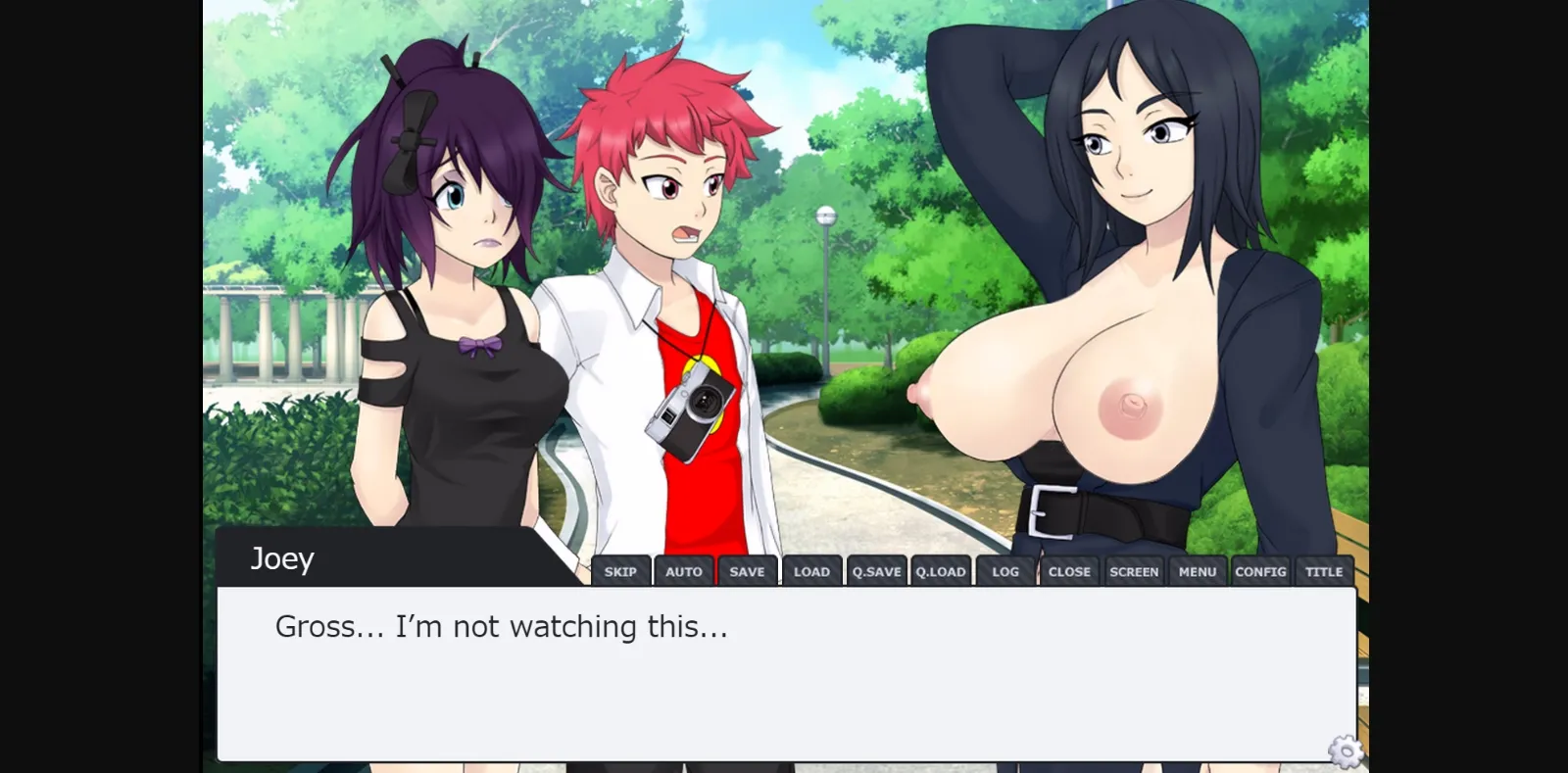Viewport: 1568px width, 773px height.
Task: Enable SKIP mode in the quick menu
Action: (x=622, y=570)
